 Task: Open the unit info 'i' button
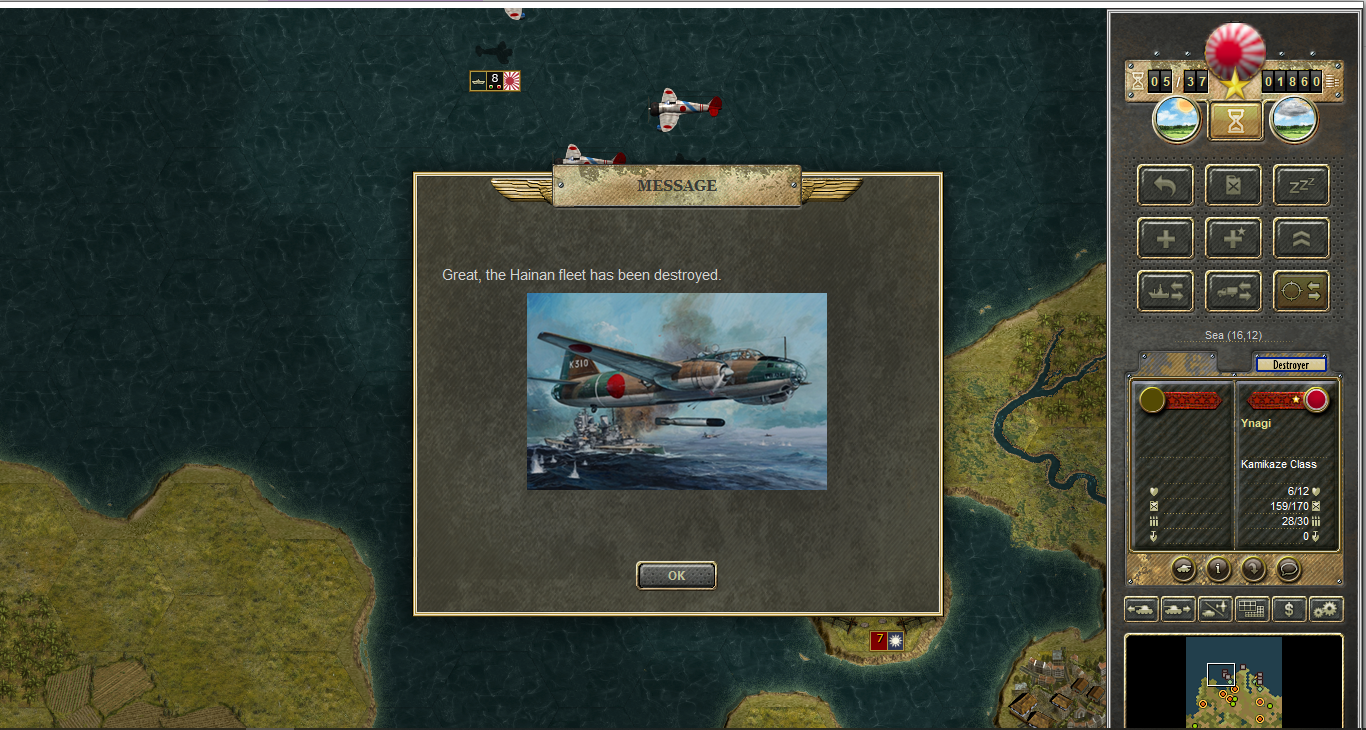click(1218, 569)
